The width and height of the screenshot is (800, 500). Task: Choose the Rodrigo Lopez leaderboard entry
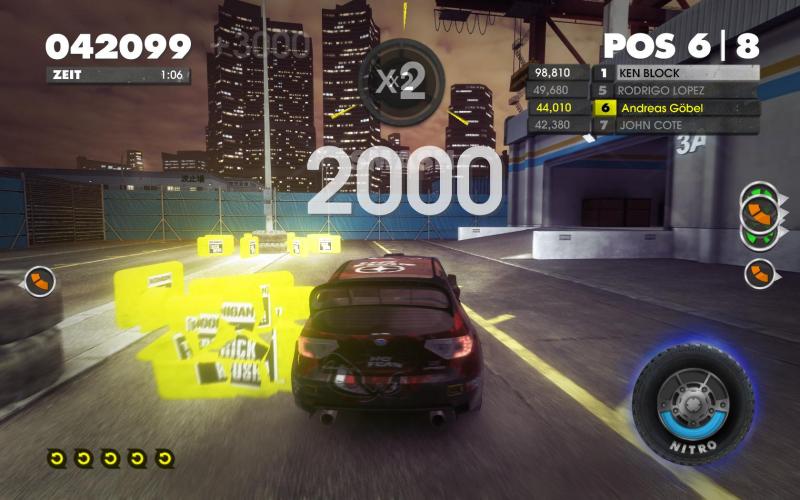pos(675,90)
